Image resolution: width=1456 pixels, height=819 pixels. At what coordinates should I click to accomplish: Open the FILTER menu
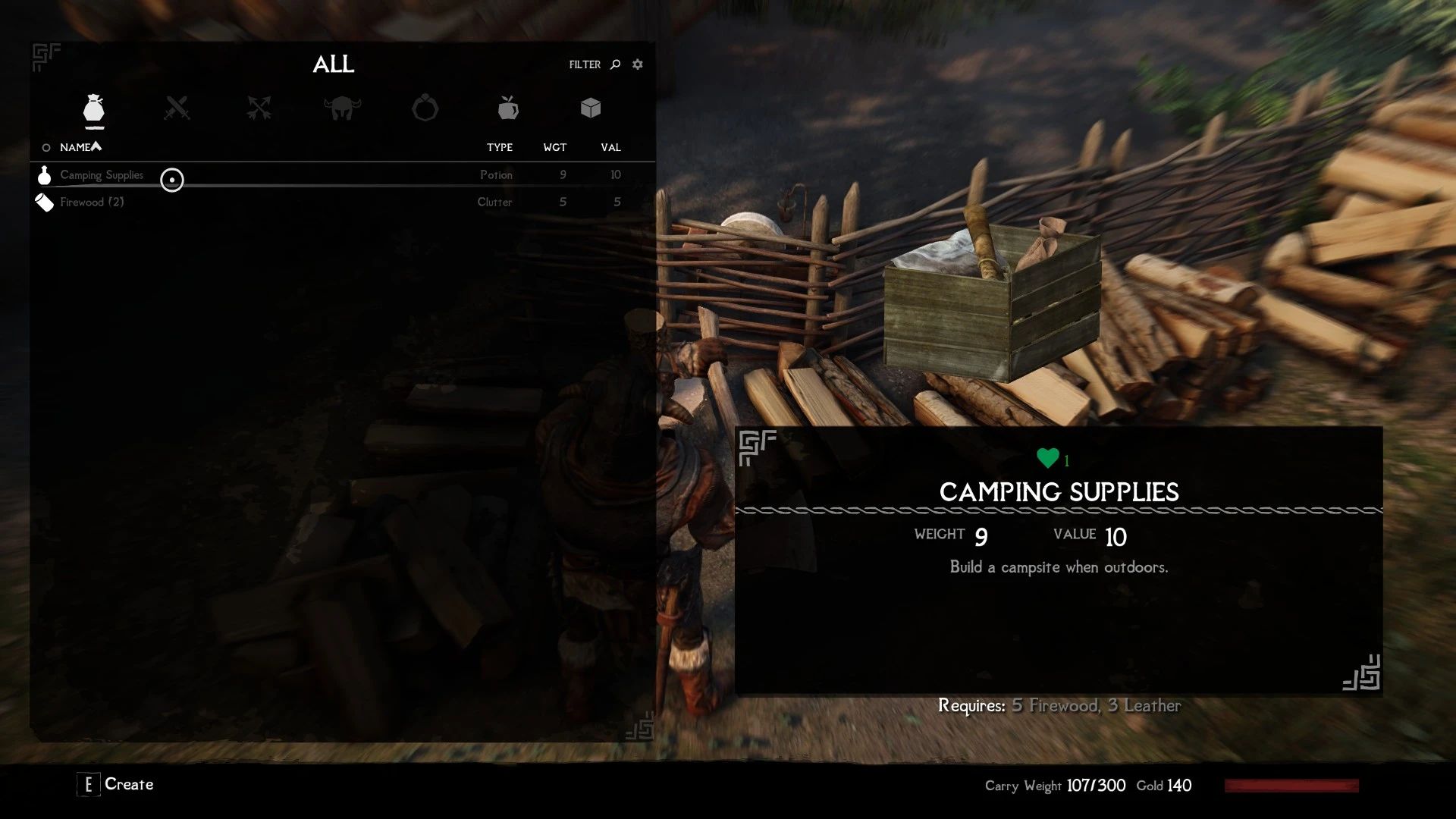583,64
